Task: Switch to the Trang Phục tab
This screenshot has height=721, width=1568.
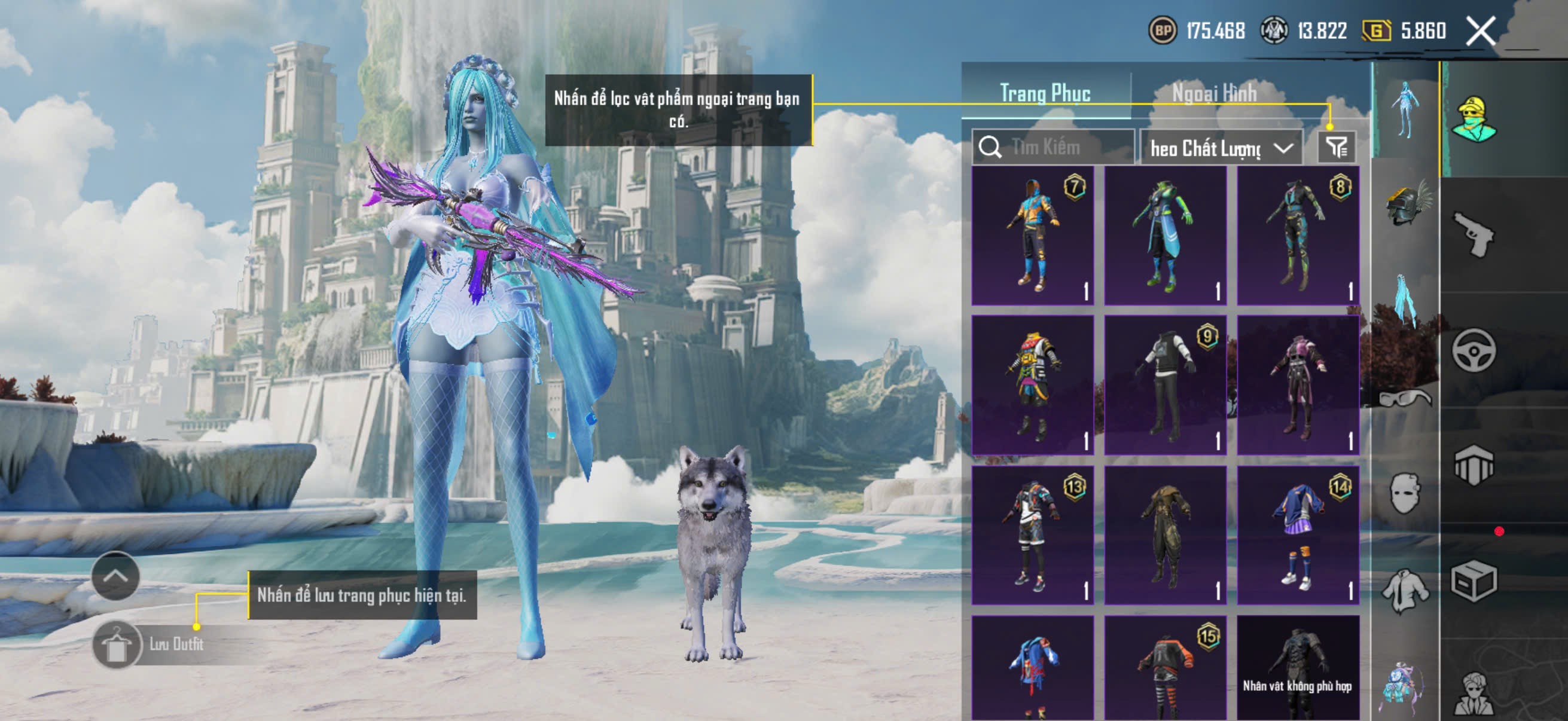Action: coord(1045,94)
